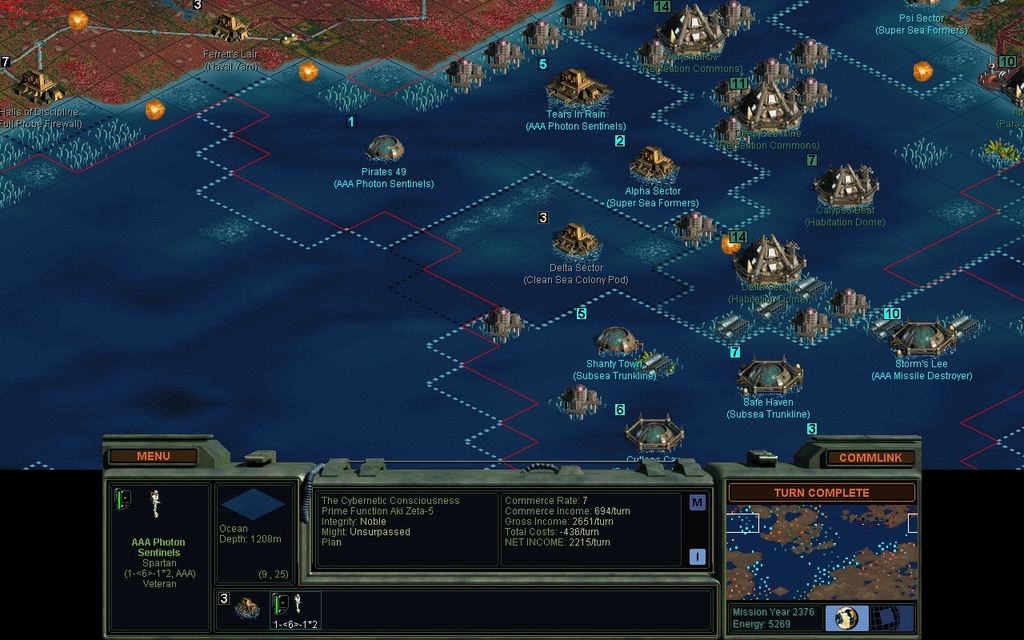Open the Storm's Lee base
Viewport: 1024px width, 640px height.
point(920,339)
